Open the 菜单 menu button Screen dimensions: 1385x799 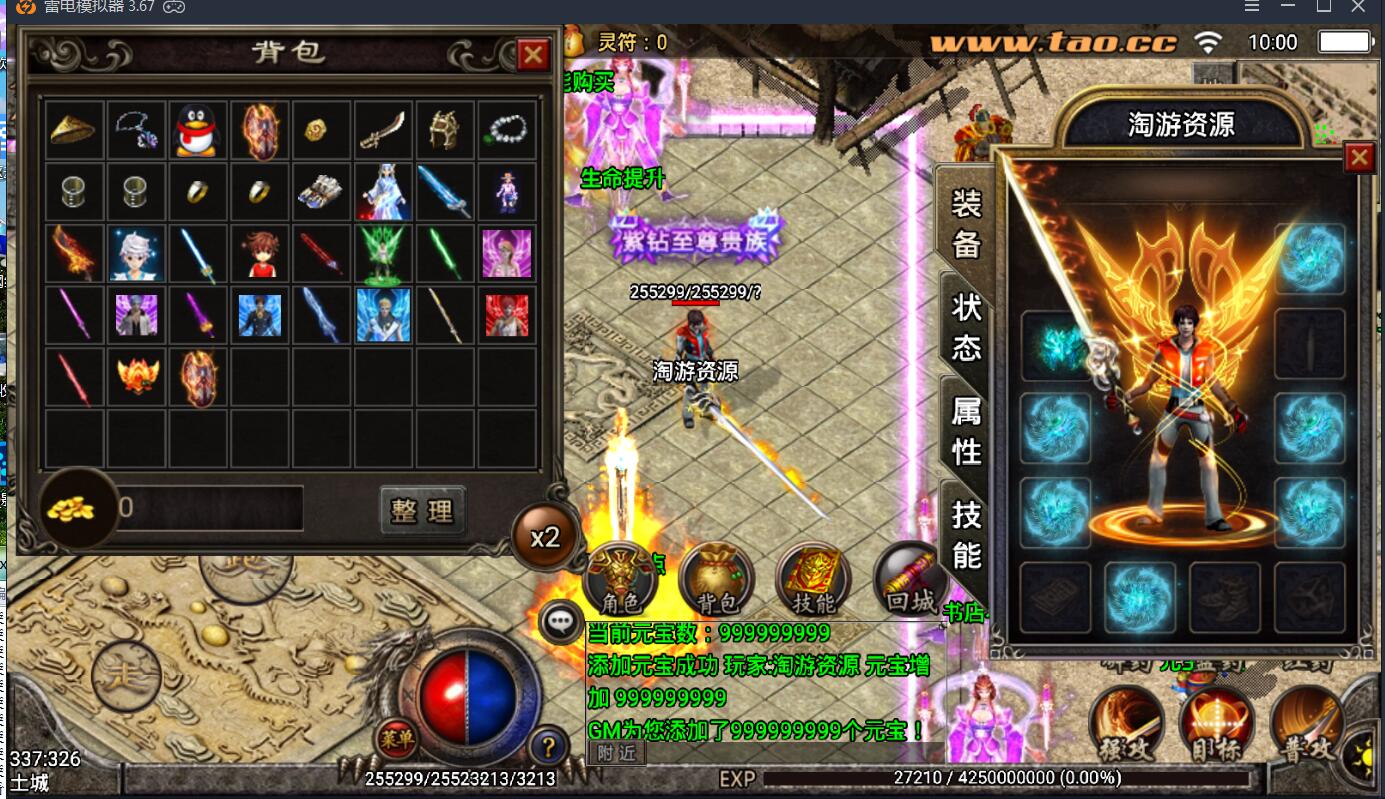click(x=396, y=740)
